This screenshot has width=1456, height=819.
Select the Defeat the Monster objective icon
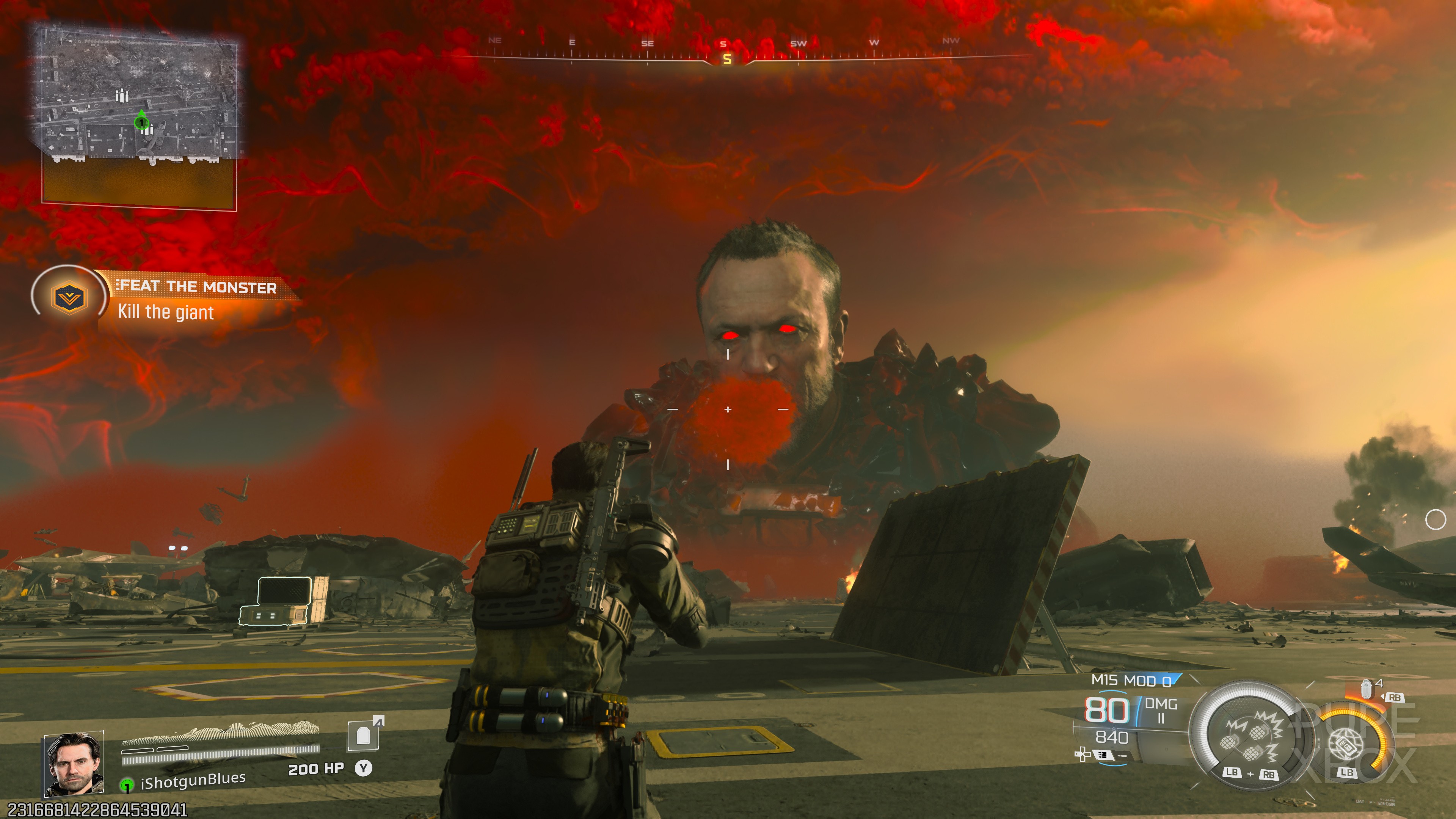coord(68,297)
